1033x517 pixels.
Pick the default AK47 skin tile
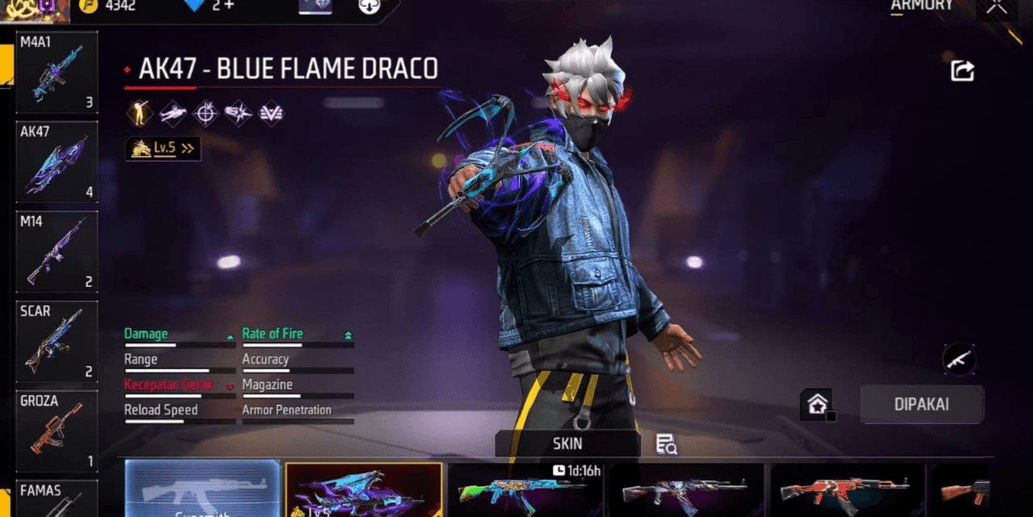203,490
